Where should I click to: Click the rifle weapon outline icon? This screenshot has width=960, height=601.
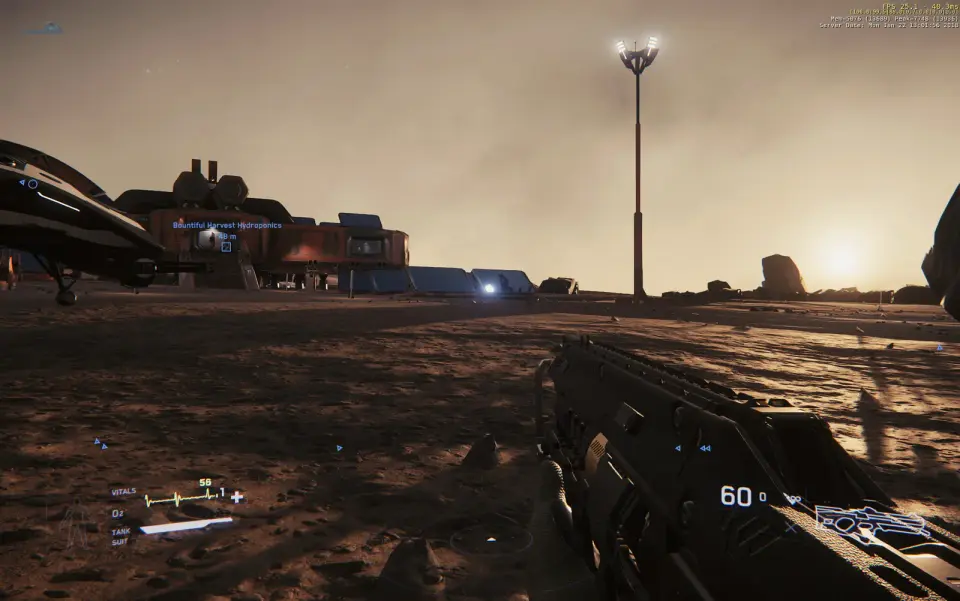tap(872, 522)
